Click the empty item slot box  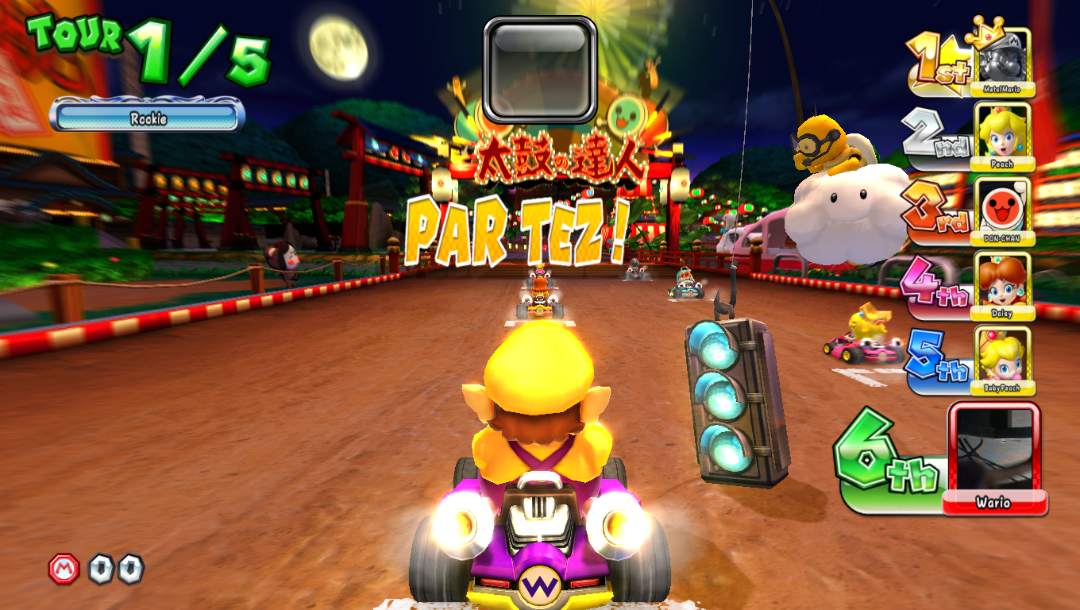click(x=540, y=69)
